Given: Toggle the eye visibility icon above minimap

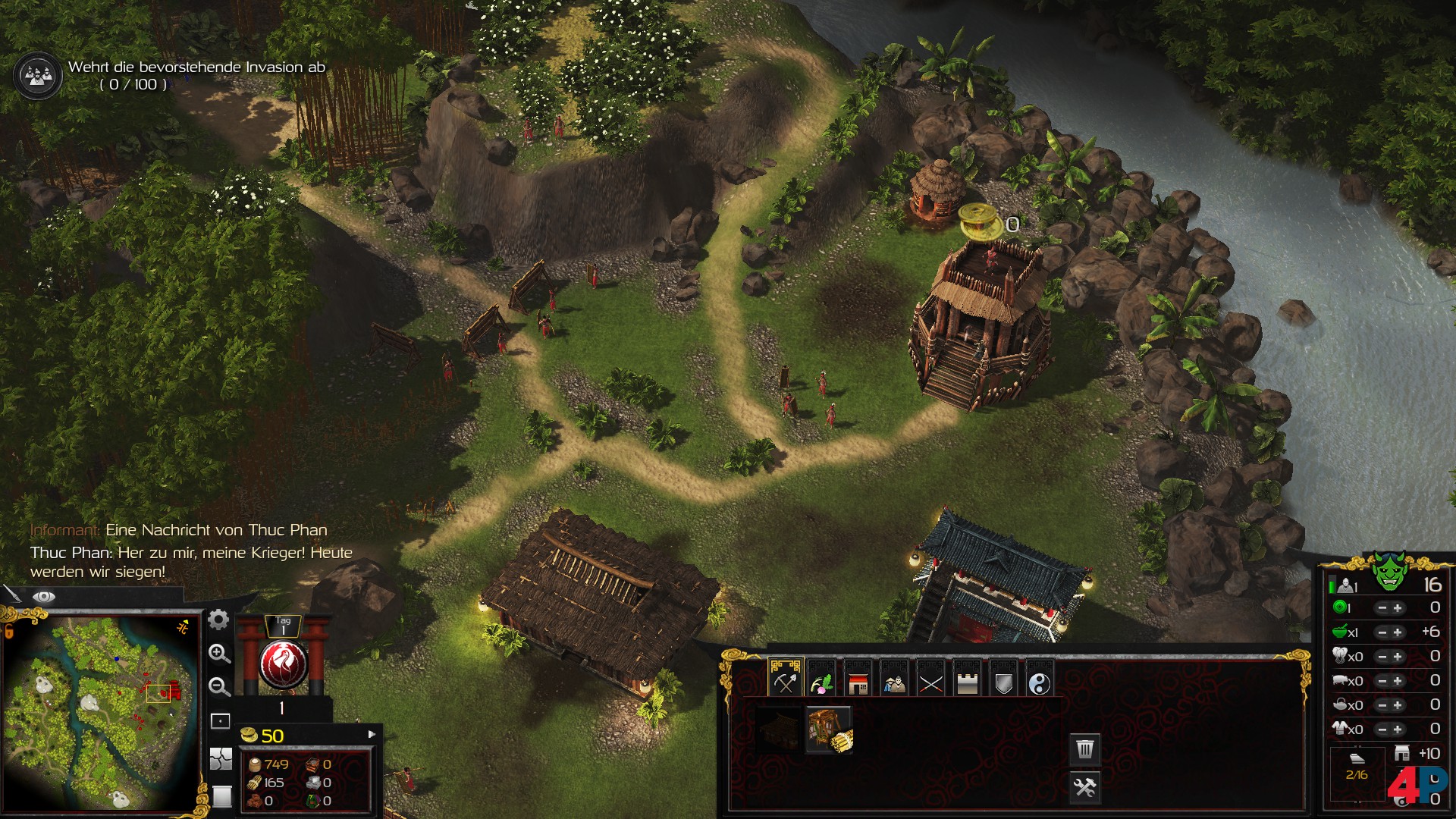Looking at the screenshot, I should (43, 597).
